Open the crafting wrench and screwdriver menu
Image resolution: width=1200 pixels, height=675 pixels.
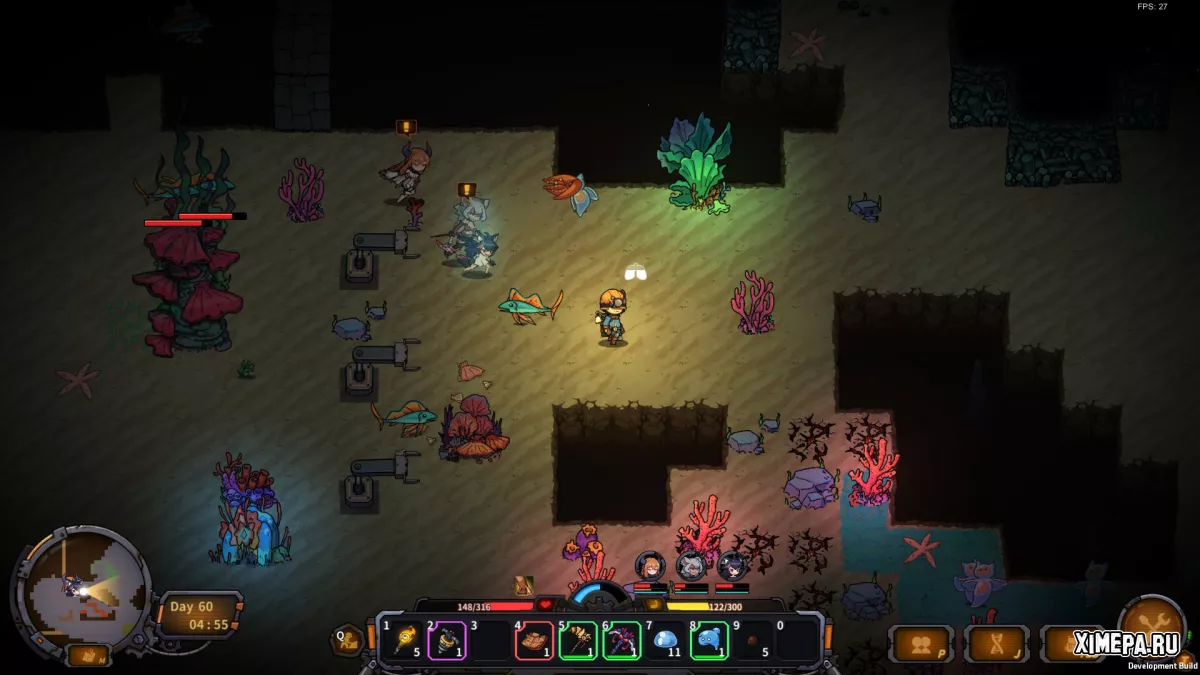[x=1150, y=625]
